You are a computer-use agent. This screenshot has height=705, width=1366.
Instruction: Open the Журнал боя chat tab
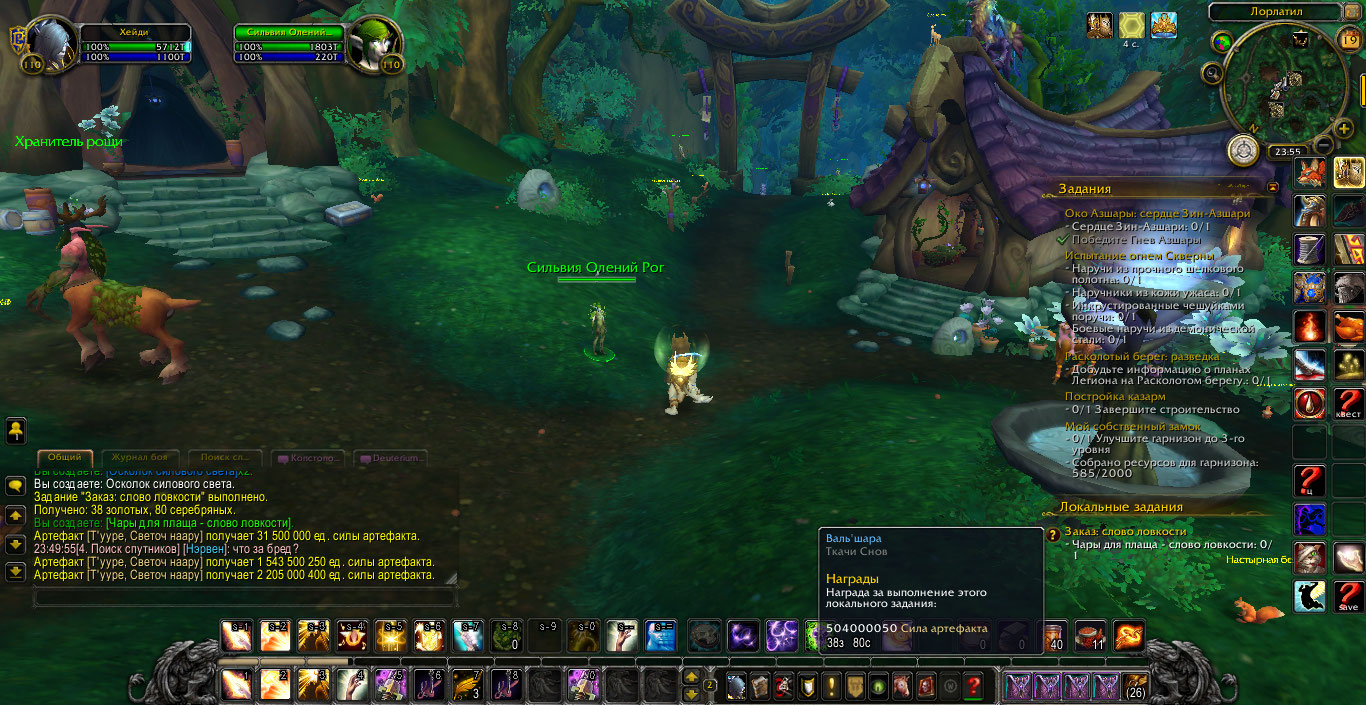click(141, 457)
